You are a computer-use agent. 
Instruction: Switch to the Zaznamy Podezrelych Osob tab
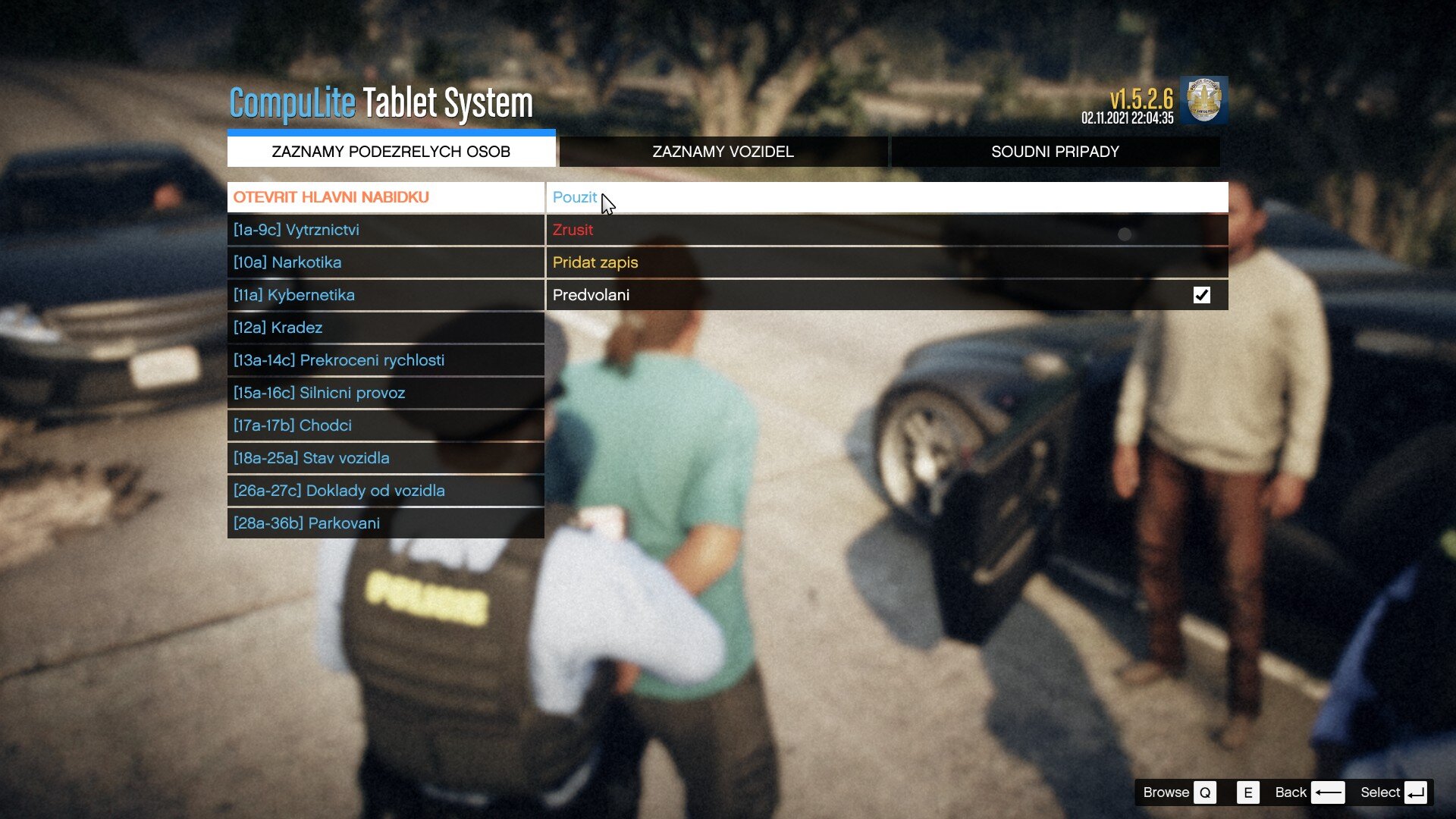[391, 152]
